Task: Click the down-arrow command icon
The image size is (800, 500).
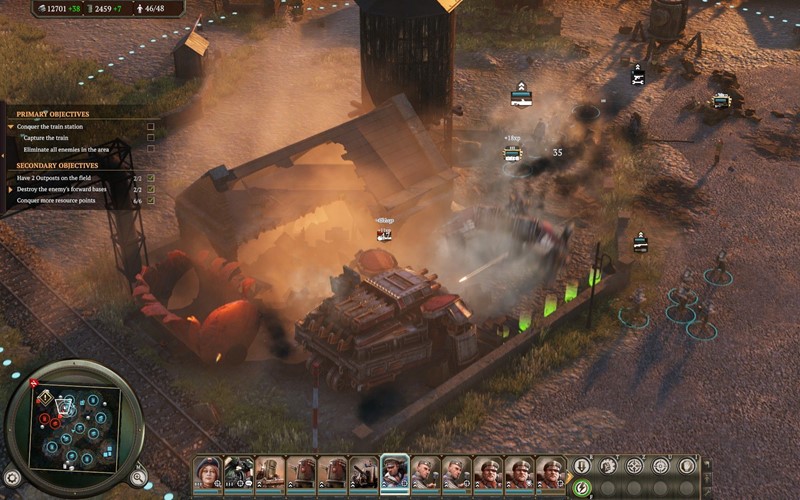Action: click(582, 466)
